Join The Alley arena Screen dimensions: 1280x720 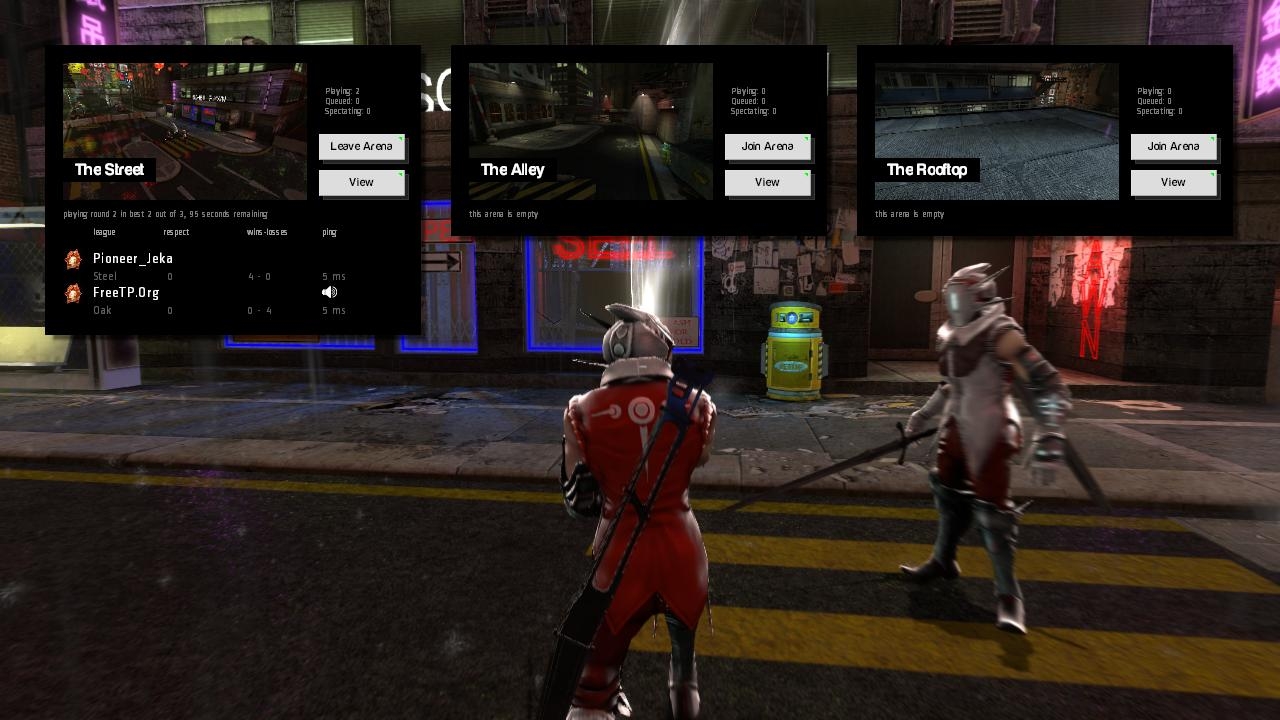tap(767, 147)
